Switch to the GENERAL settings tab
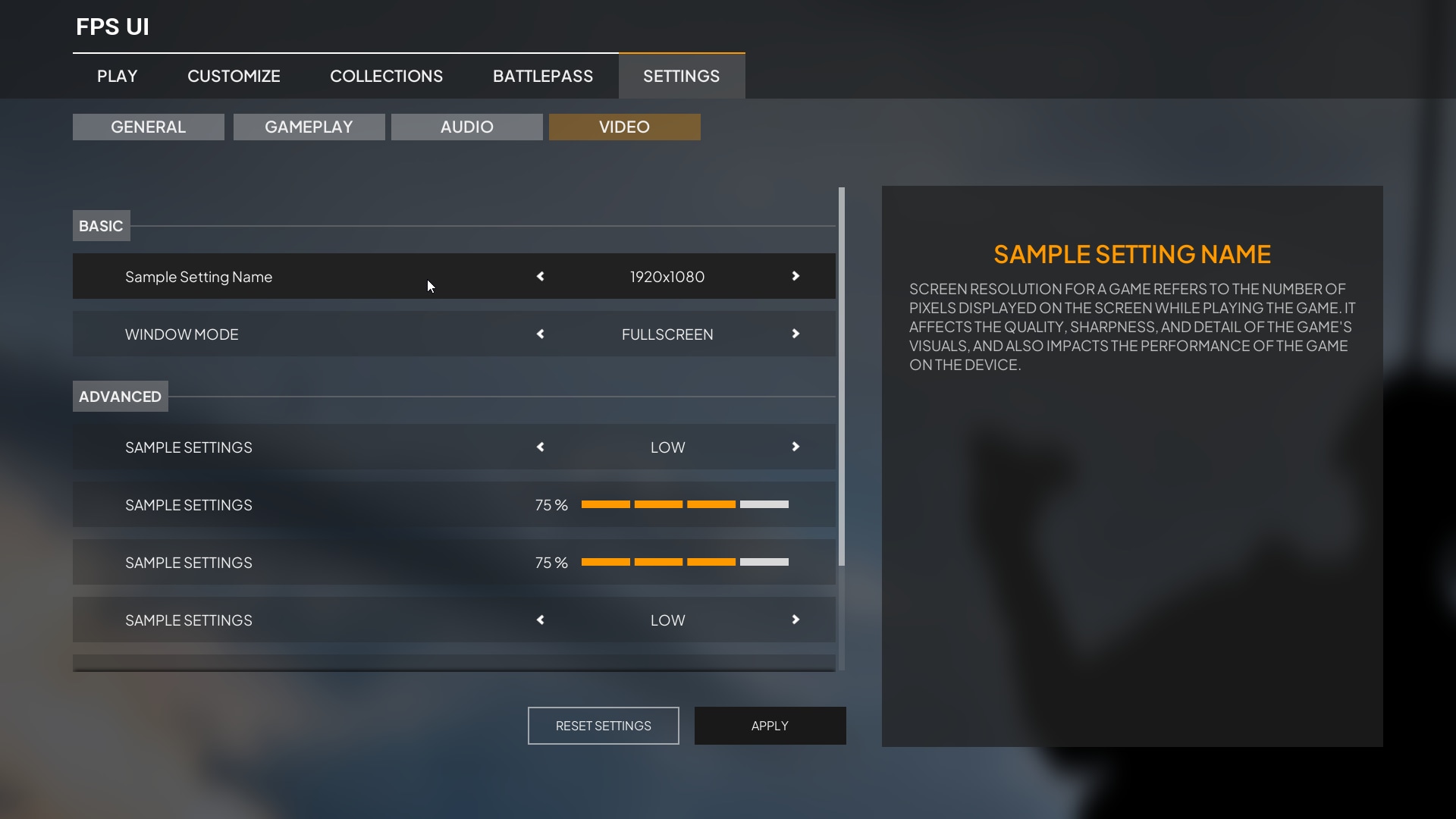1456x819 pixels. 148,127
